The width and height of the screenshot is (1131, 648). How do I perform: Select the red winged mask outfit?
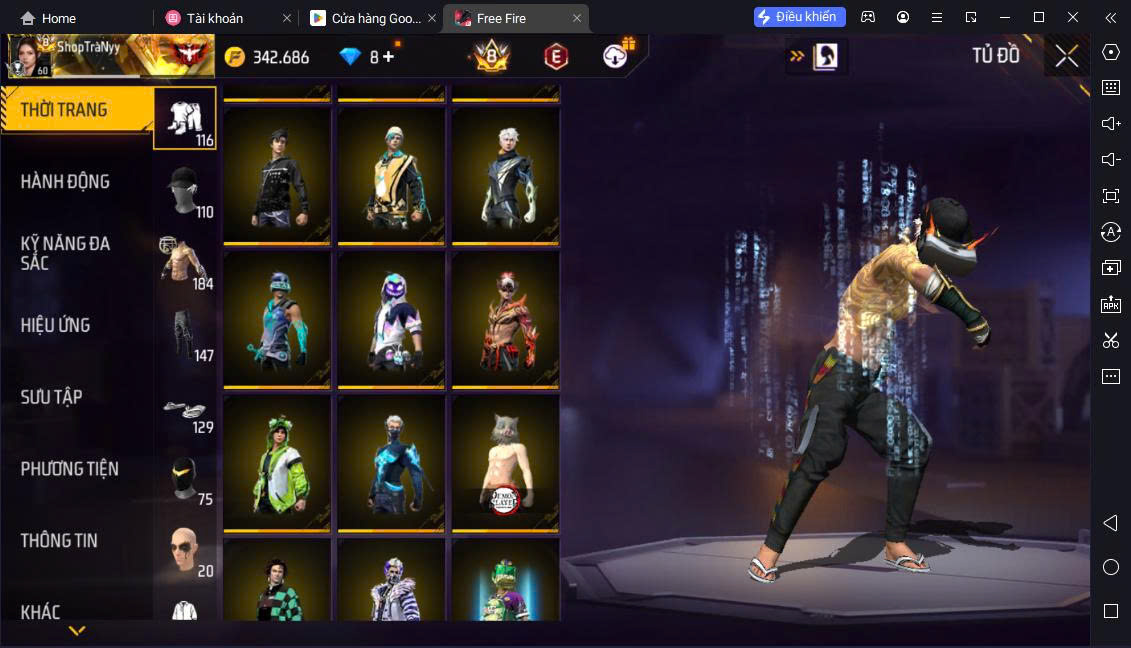pos(505,320)
